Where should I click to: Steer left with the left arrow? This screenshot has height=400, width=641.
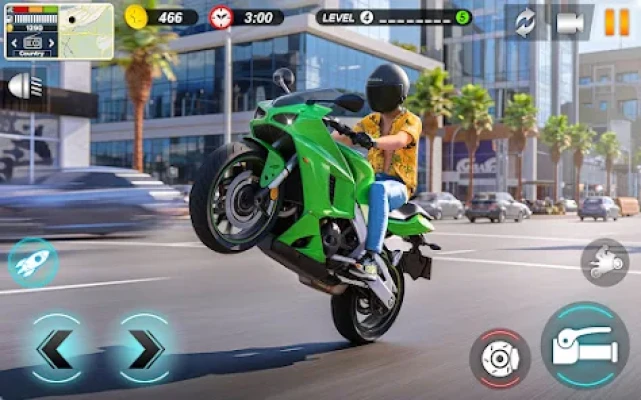pos(54,349)
